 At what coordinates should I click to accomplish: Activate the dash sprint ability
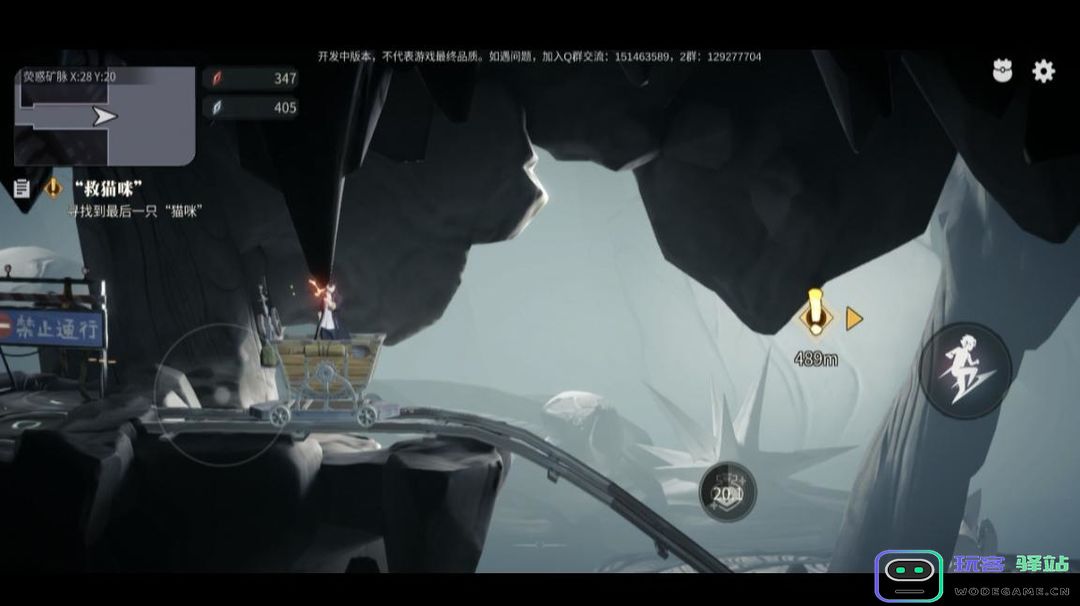(965, 370)
